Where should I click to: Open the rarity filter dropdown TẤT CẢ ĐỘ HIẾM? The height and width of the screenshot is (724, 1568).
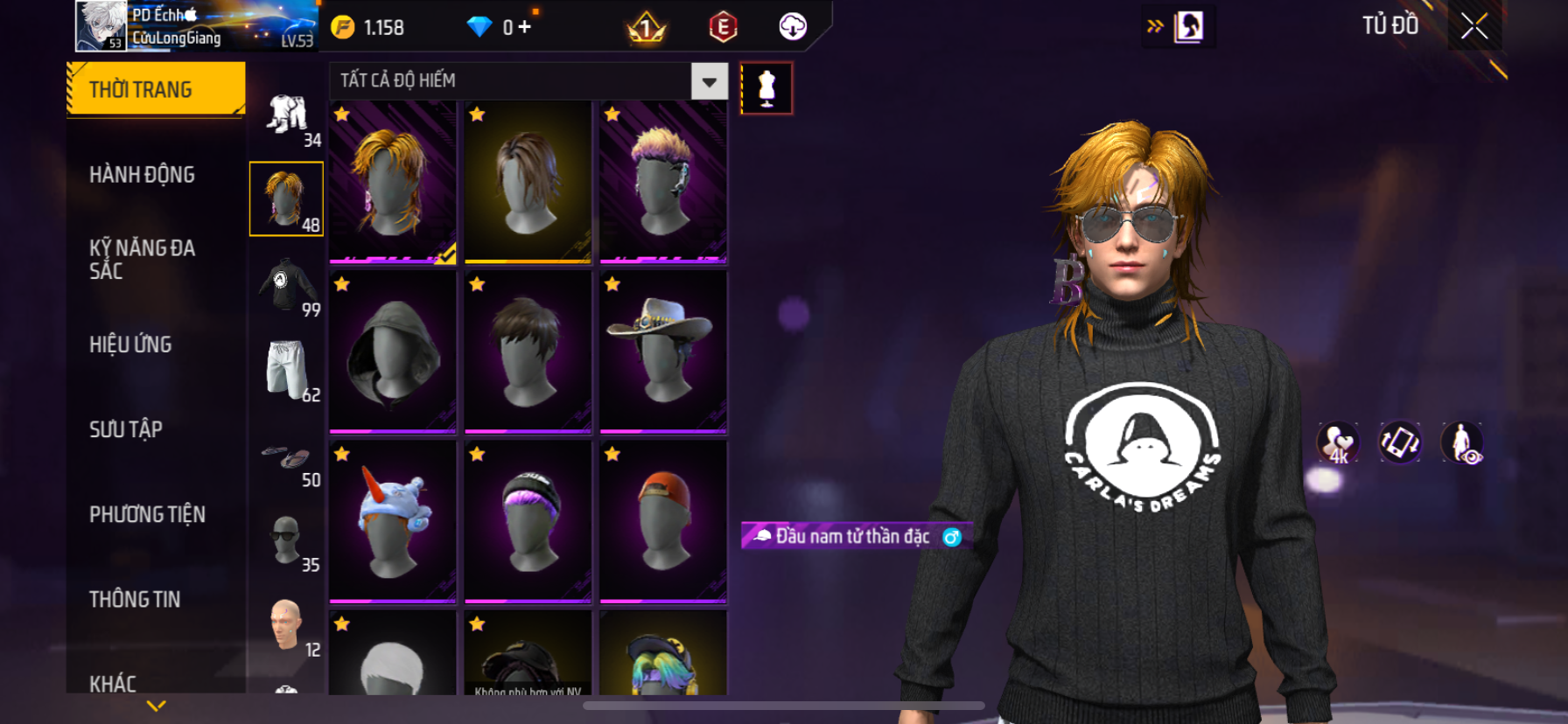pyautogui.click(x=709, y=81)
